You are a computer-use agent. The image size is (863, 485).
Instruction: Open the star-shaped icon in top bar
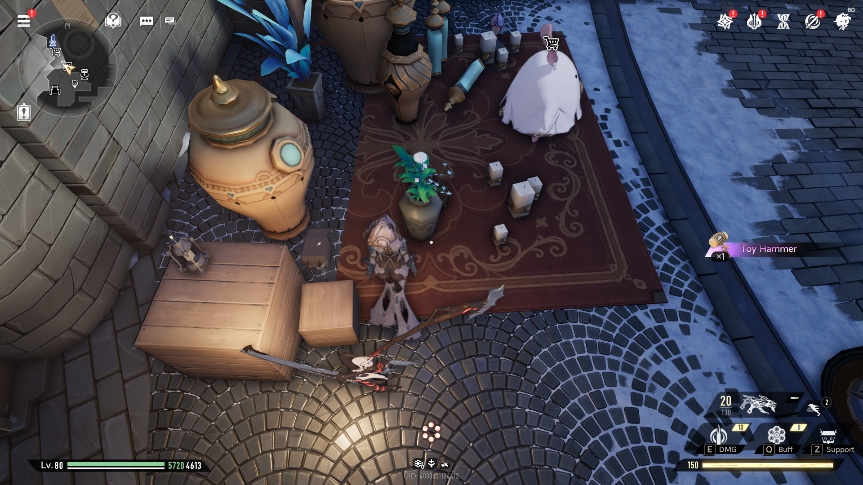[x=726, y=21]
